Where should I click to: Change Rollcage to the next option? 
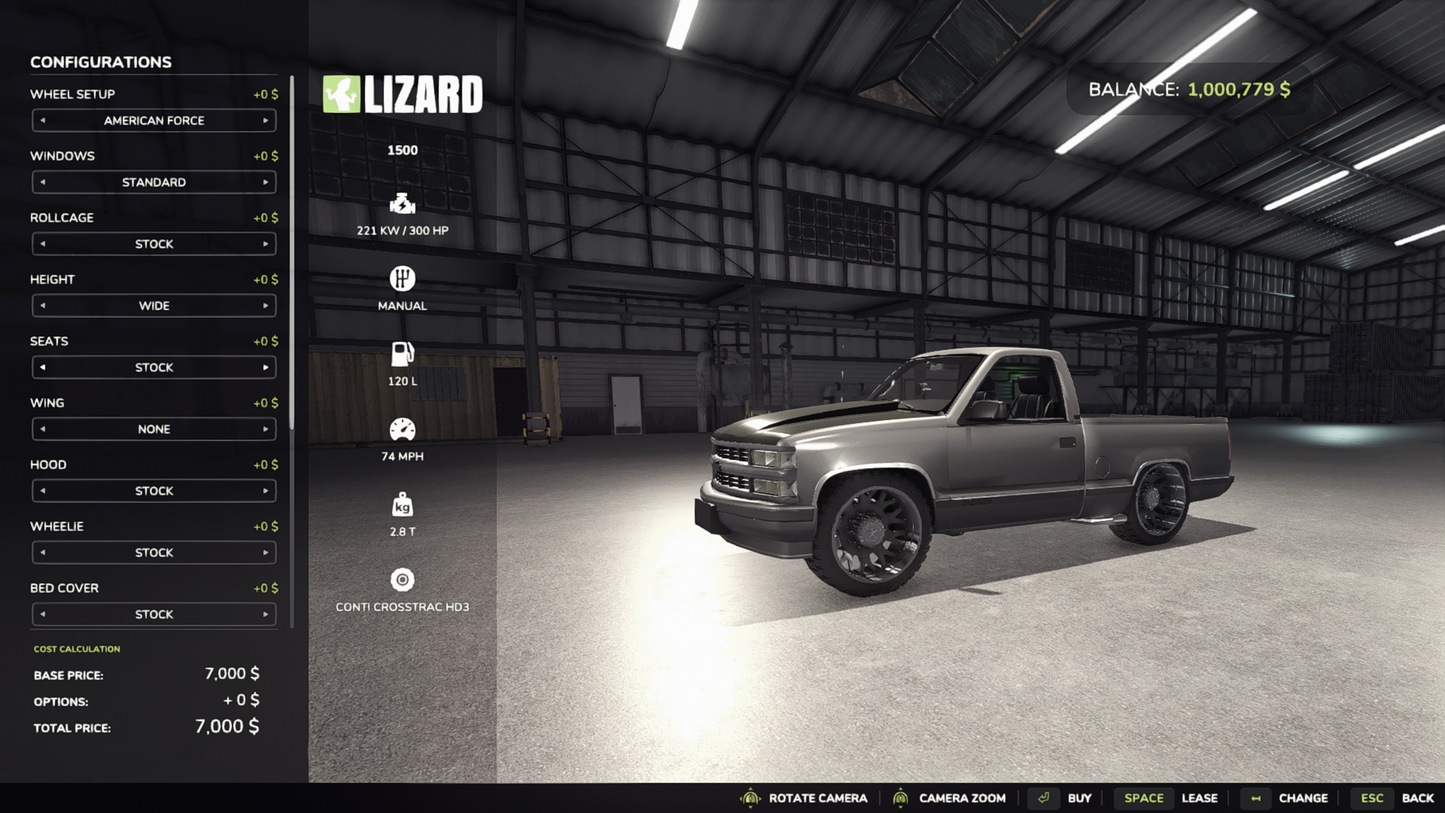pyautogui.click(x=265, y=244)
